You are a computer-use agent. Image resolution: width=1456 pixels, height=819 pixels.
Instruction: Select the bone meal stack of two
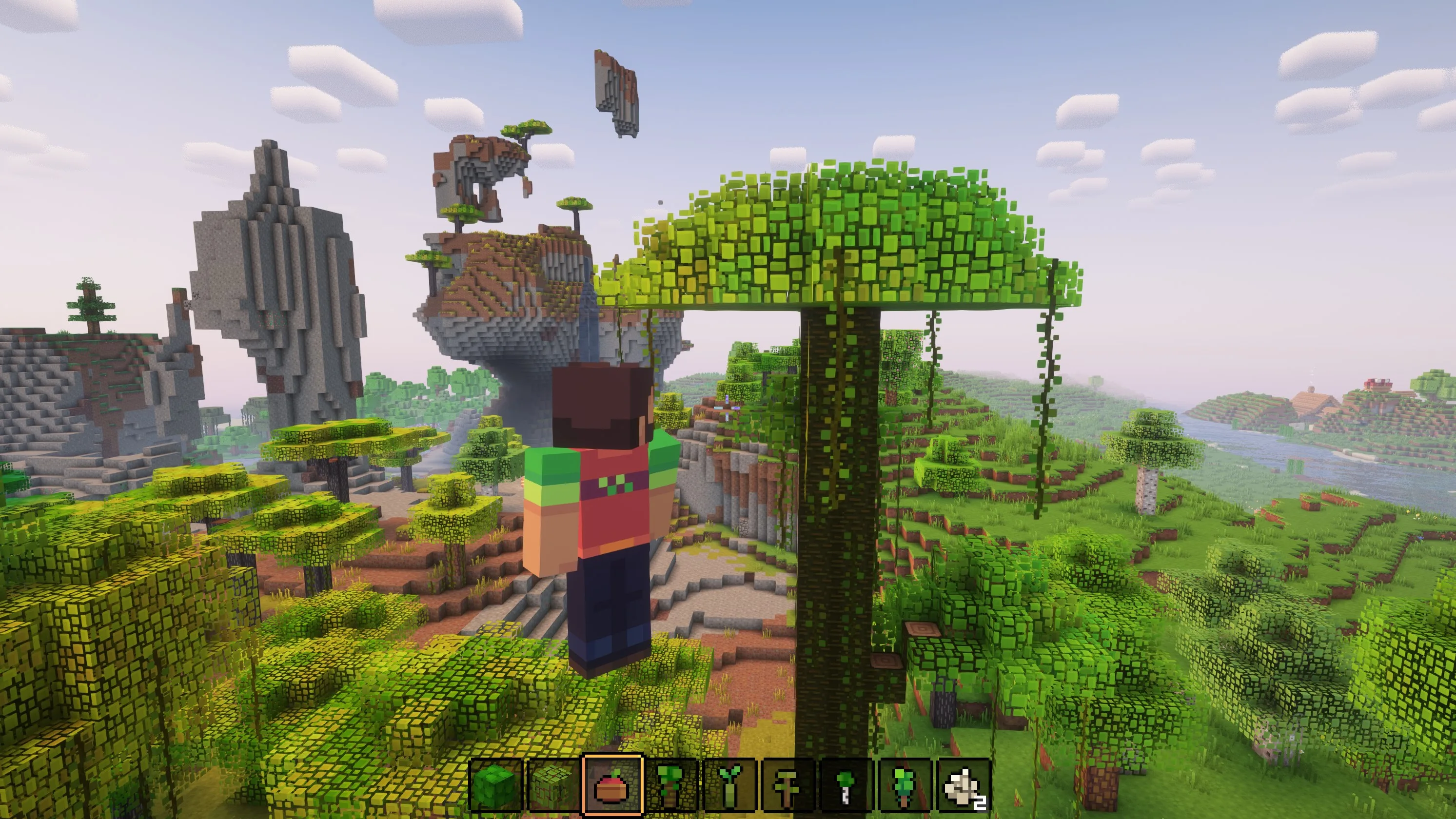(965, 786)
